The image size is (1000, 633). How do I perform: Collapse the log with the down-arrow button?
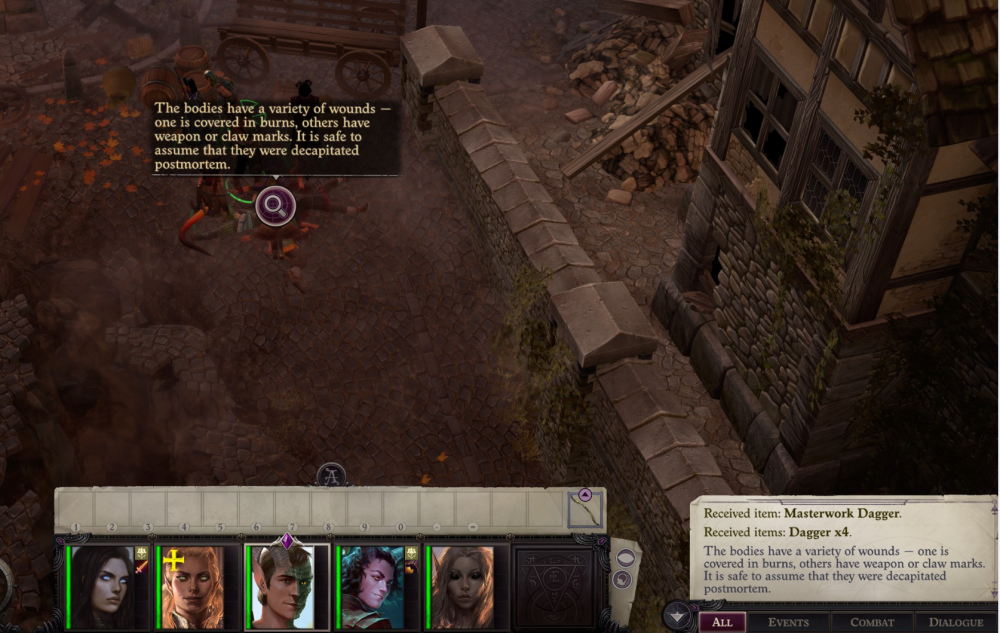678,615
